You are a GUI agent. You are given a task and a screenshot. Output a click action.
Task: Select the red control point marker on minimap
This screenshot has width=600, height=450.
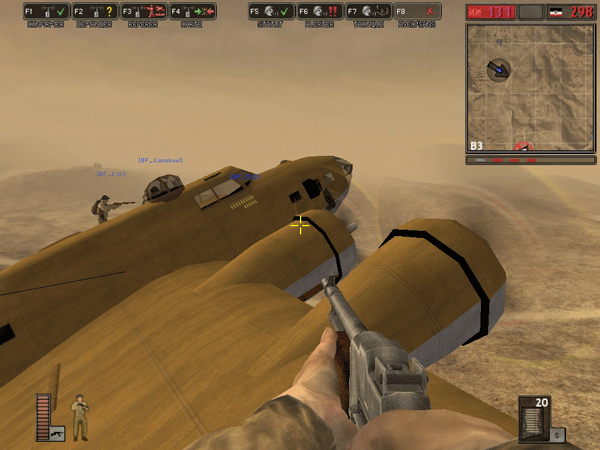click(x=523, y=147)
